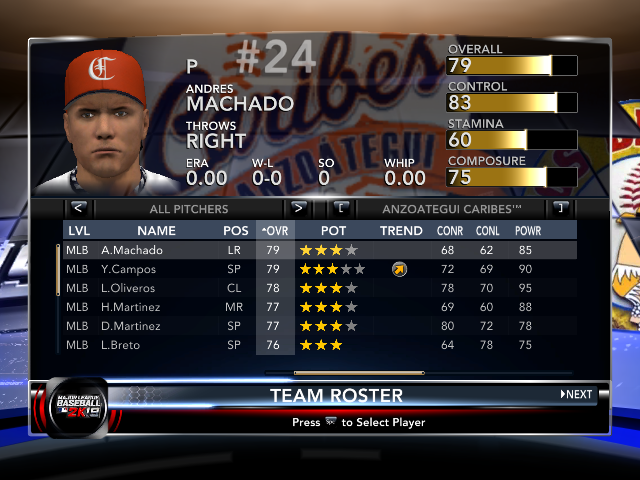The height and width of the screenshot is (480, 640).
Task: Sort roster by the POS column header
Action: pos(235,231)
